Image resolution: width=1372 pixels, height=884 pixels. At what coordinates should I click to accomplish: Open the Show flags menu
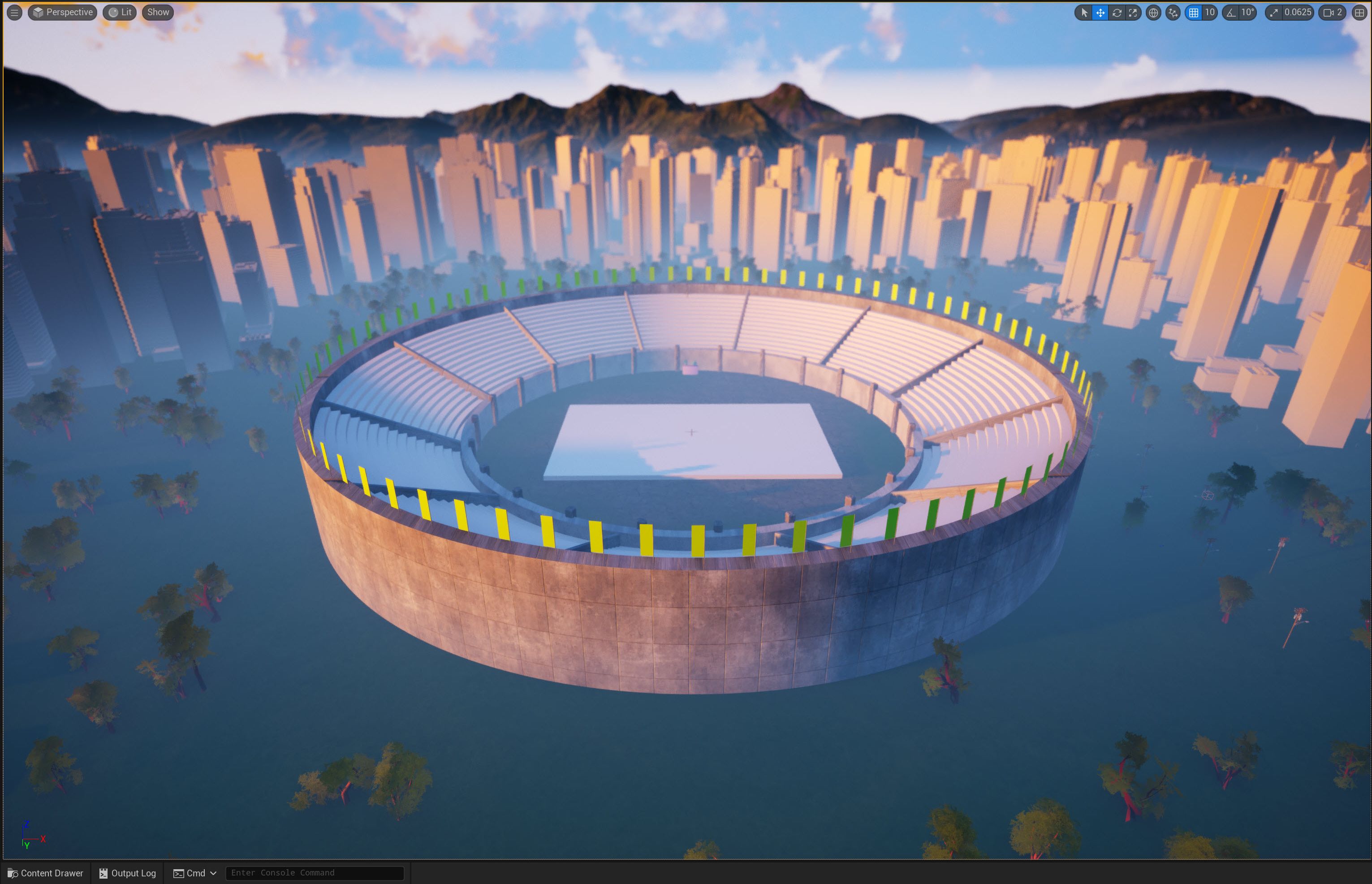(158, 12)
